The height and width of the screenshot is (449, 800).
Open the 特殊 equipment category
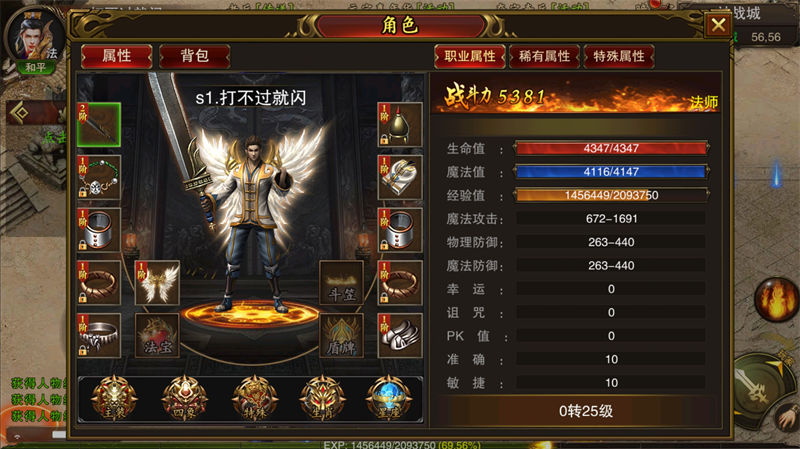251,395
